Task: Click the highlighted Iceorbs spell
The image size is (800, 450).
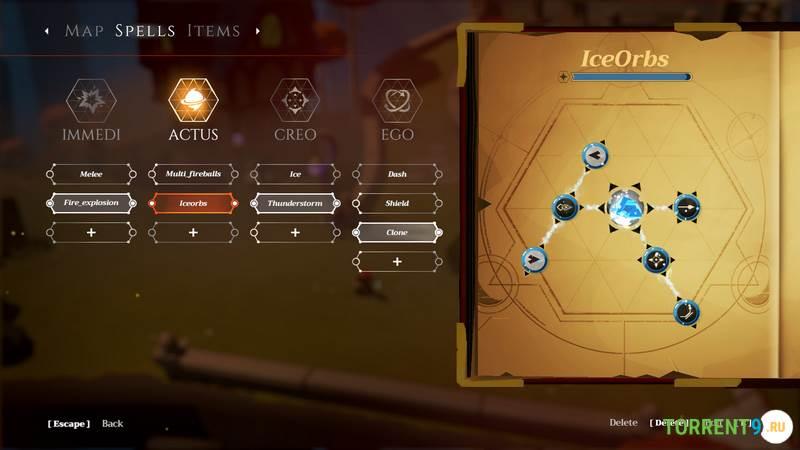Action: click(193, 203)
